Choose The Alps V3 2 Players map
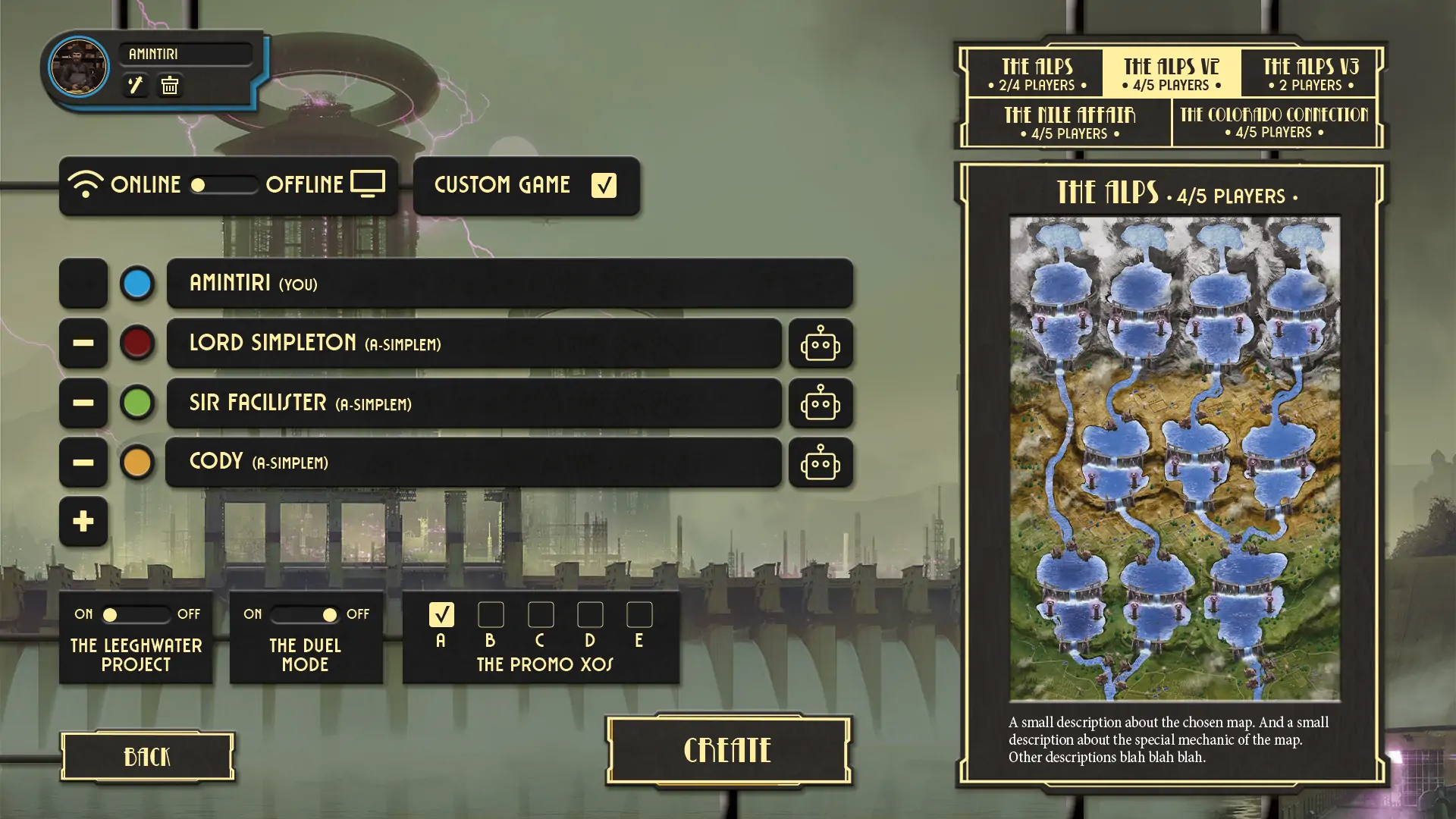Viewport: 1456px width, 819px height. pos(1310,74)
